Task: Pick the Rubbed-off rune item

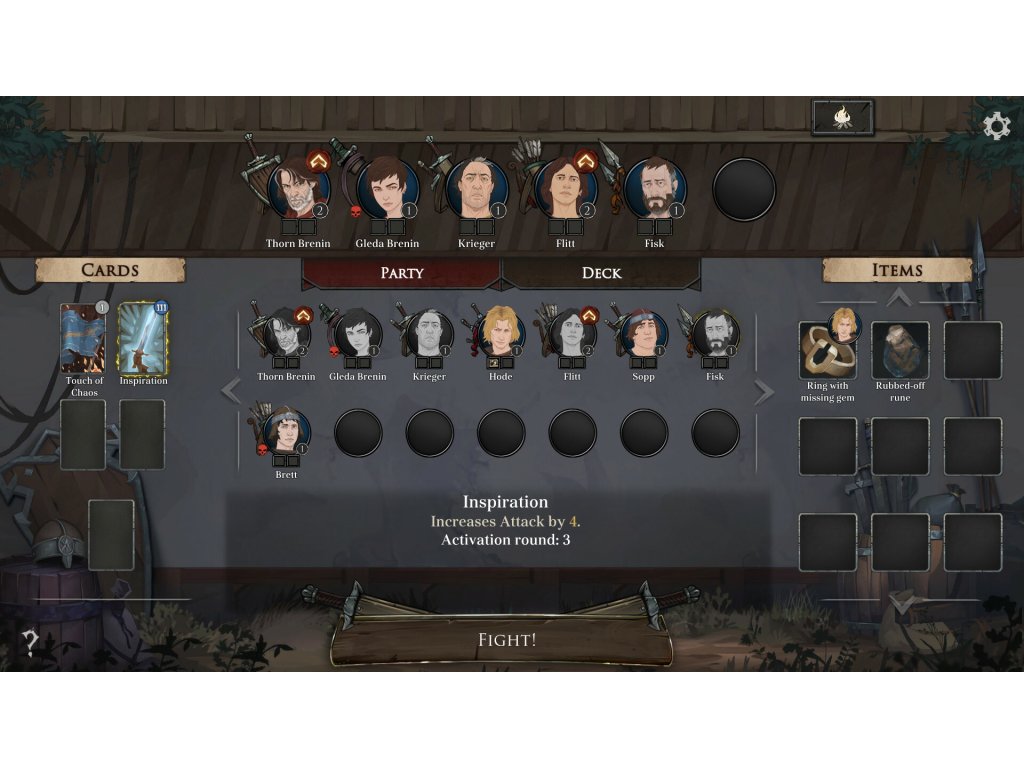Action: click(x=900, y=350)
